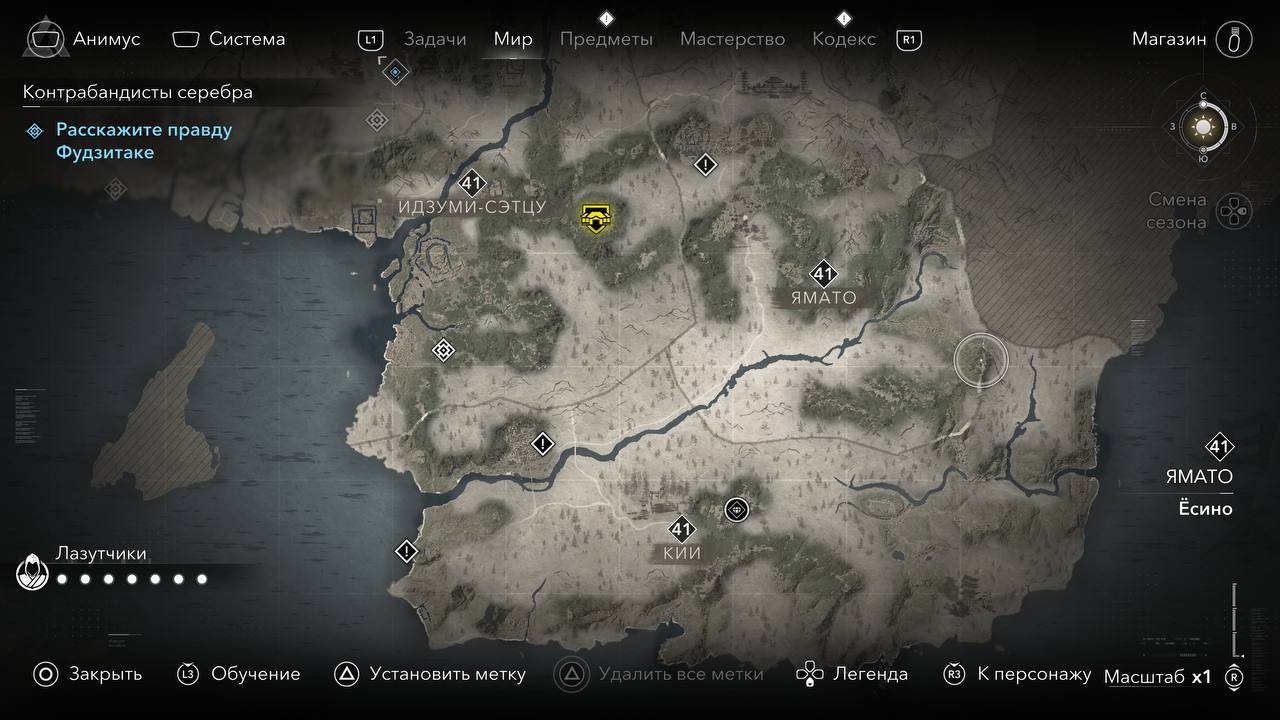Go to the Мастерство tab
The width and height of the screenshot is (1280, 720).
click(x=732, y=39)
